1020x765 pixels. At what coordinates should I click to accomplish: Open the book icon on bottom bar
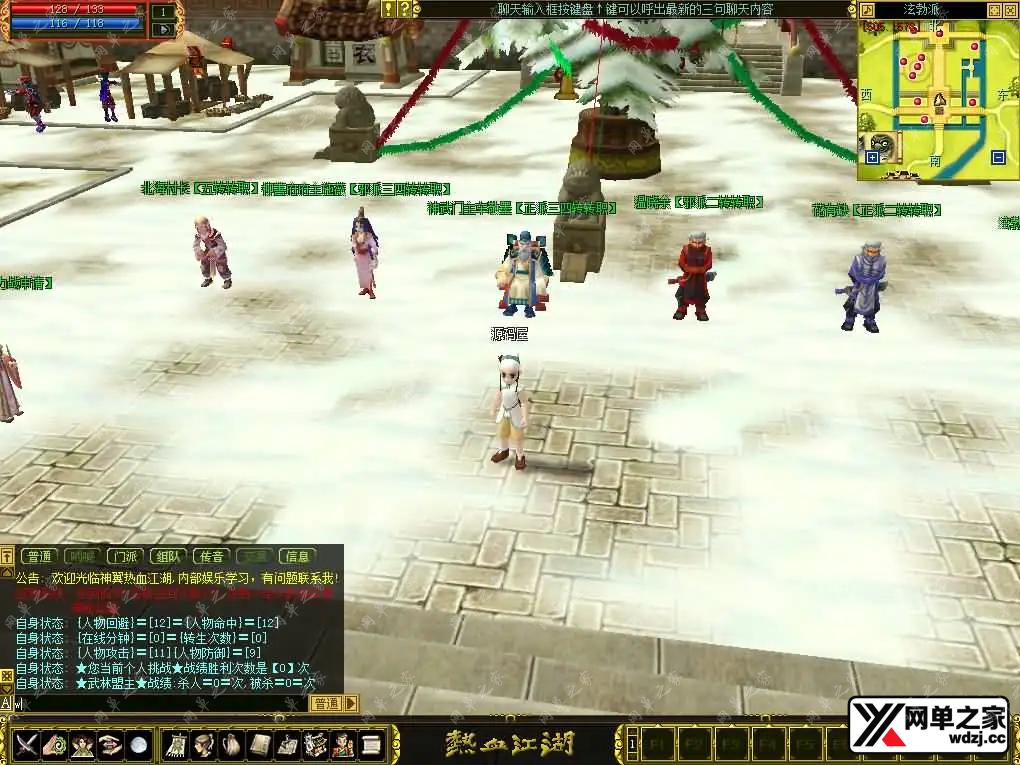click(260, 744)
